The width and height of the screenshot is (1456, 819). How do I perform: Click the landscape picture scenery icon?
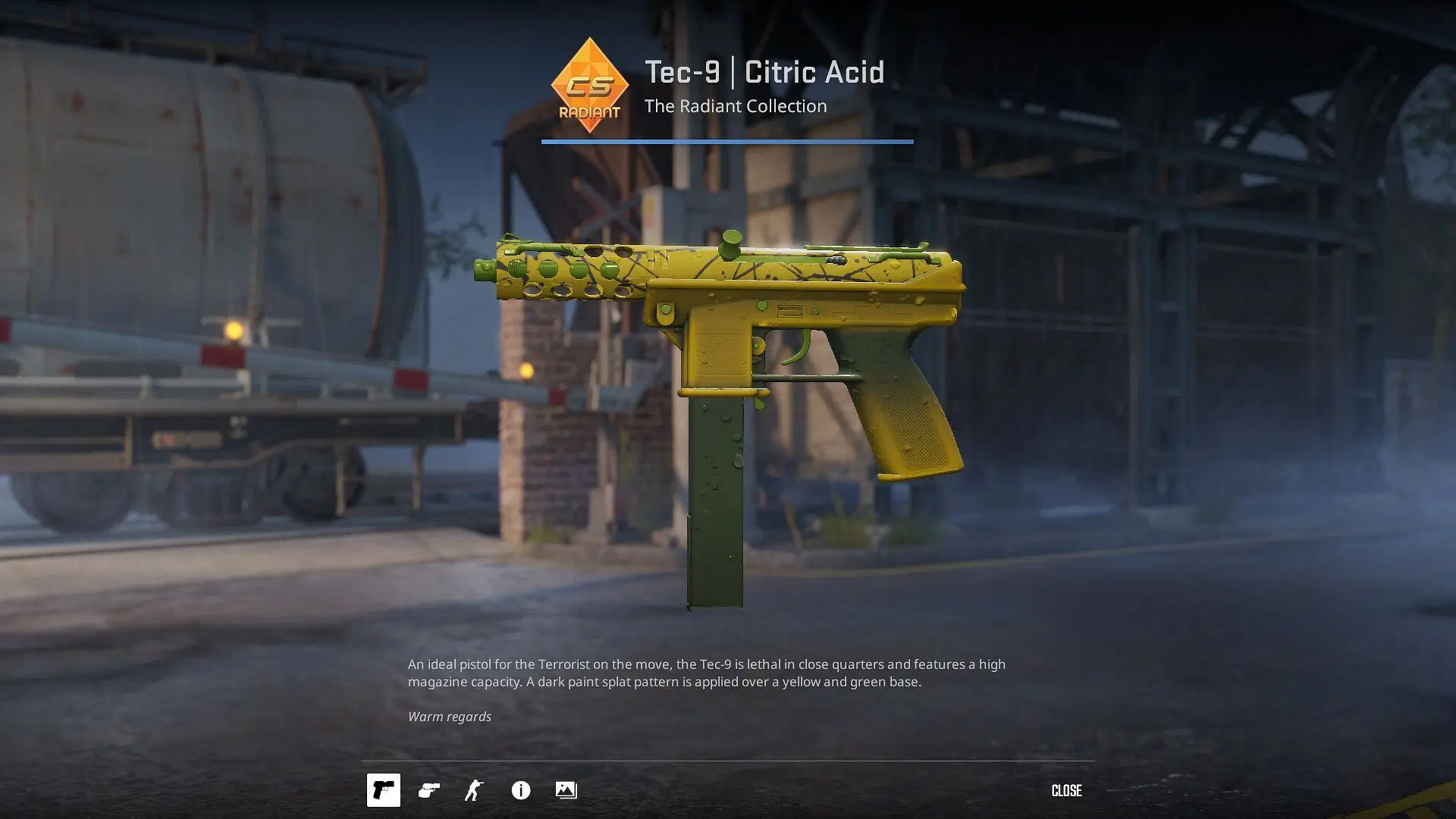(566, 790)
